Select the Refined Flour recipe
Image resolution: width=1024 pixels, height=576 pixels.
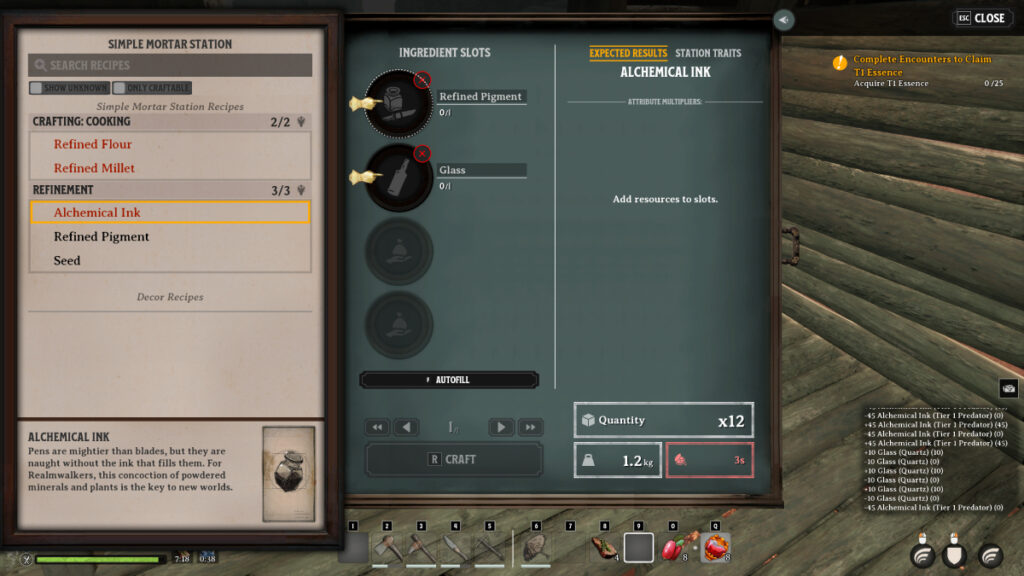pos(93,144)
